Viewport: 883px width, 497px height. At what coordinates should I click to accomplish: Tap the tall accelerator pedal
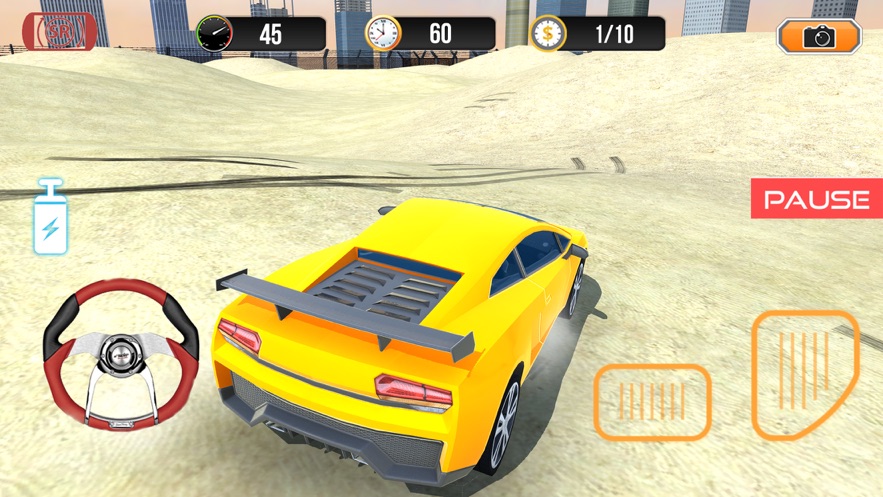point(804,373)
